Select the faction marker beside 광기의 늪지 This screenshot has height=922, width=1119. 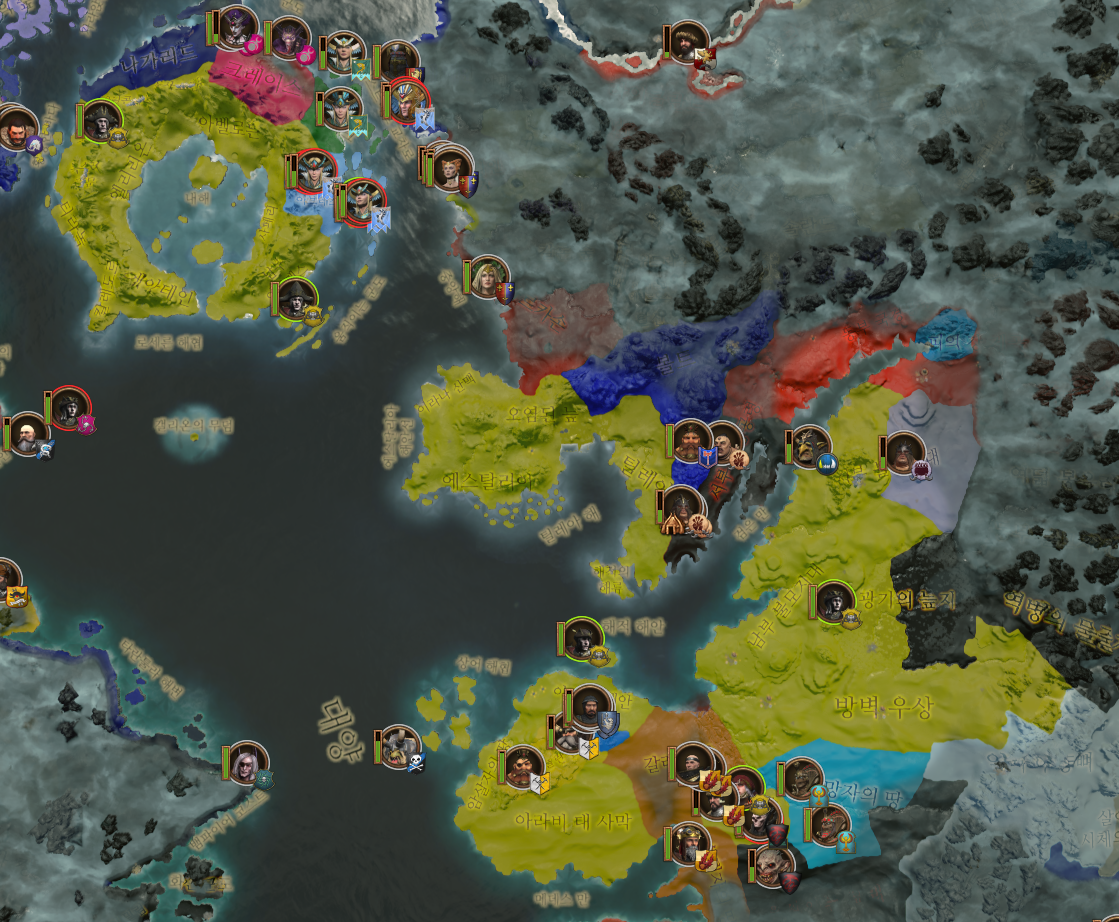click(x=834, y=603)
